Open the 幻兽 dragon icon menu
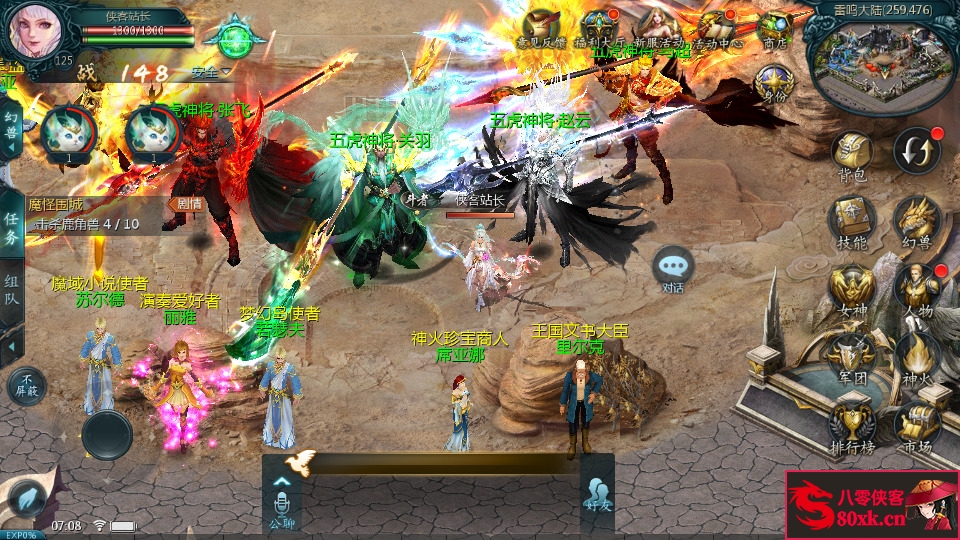960x540 pixels. [x=915, y=220]
